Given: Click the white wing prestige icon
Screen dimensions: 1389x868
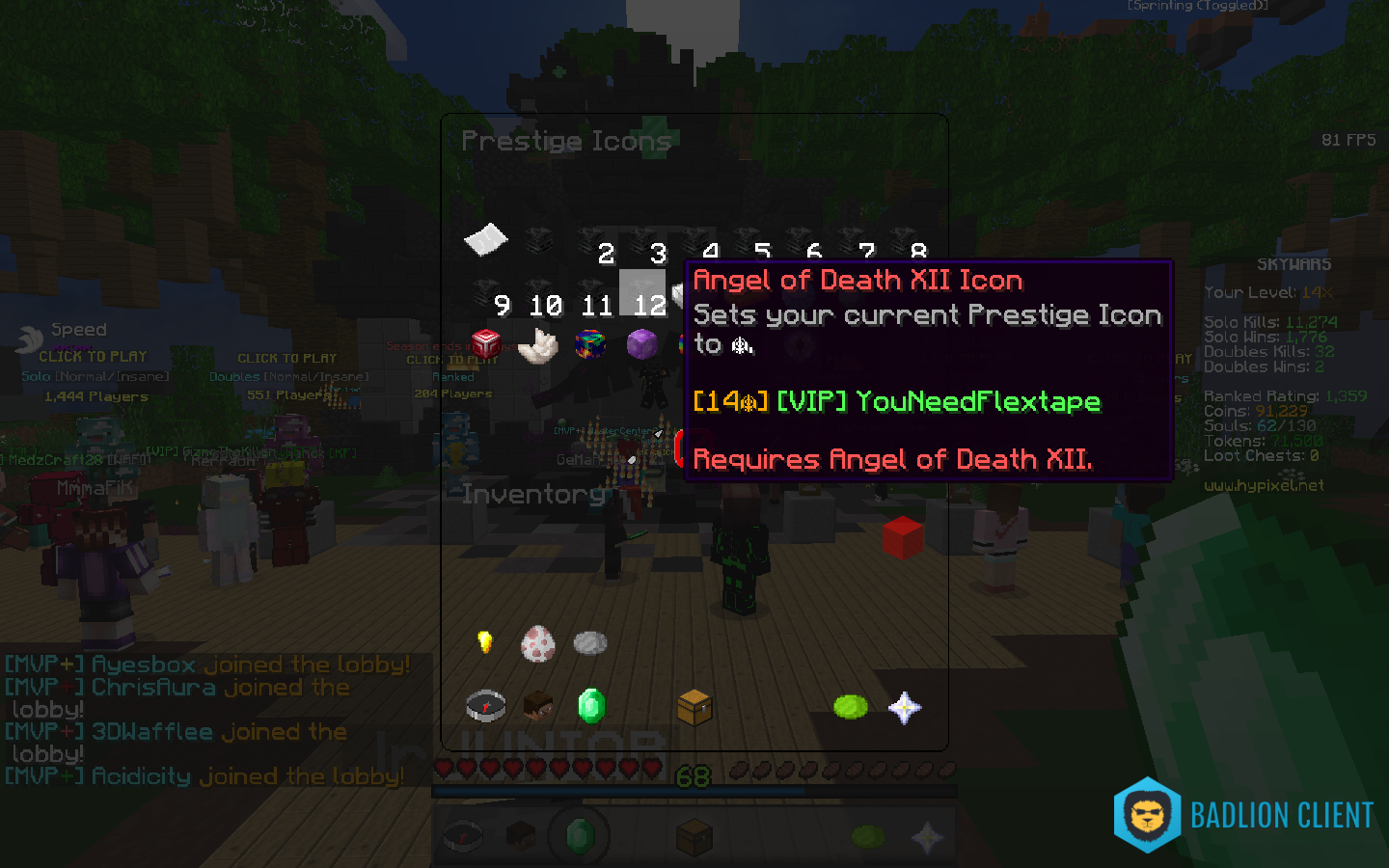Looking at the screenshot, I should 537,345.
